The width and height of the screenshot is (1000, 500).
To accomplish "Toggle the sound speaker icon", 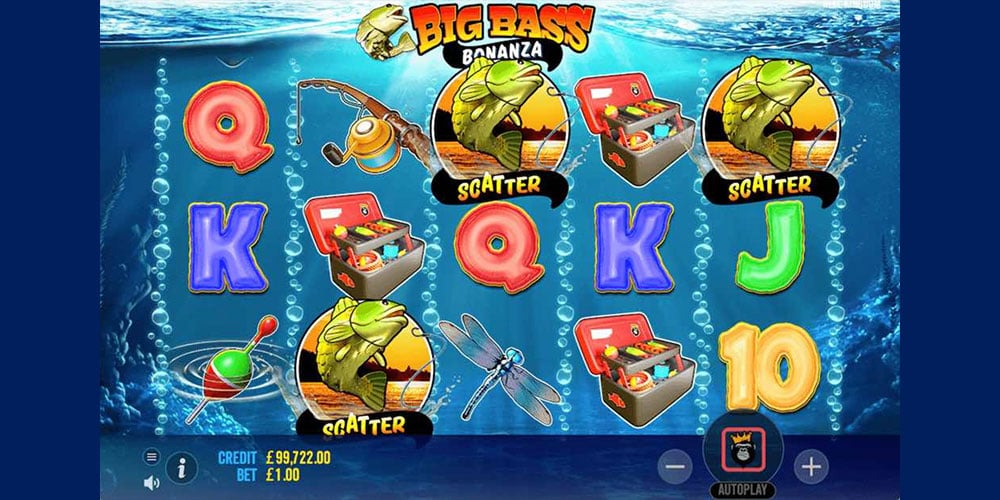I will [152, 483].
